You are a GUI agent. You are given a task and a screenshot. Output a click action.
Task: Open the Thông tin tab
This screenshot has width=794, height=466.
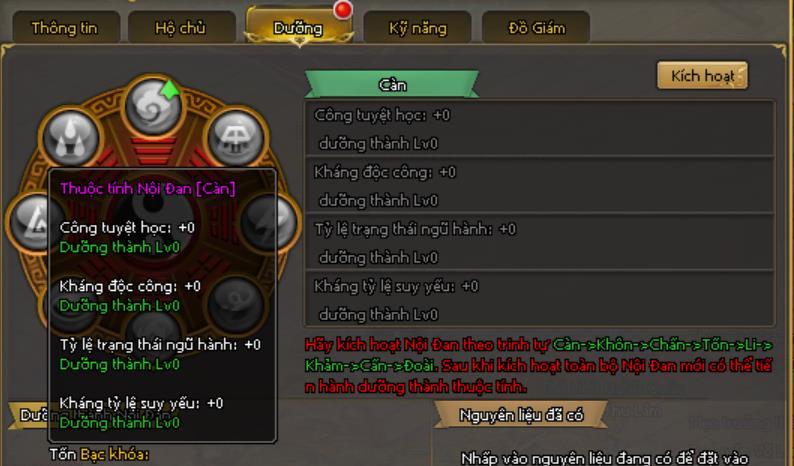pyautogui.click(x=64, y=28)
